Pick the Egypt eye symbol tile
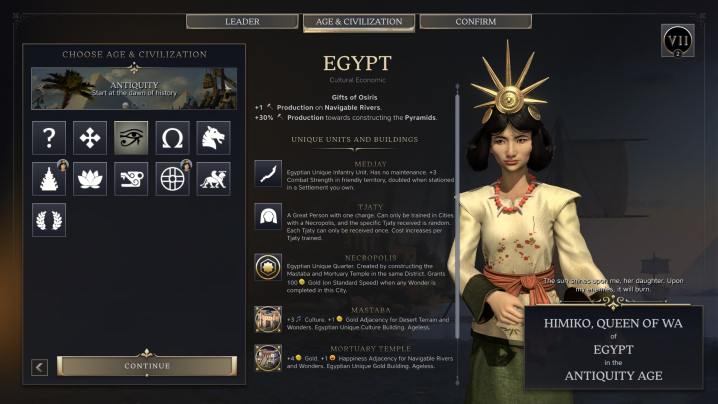 tap(132, 137)
